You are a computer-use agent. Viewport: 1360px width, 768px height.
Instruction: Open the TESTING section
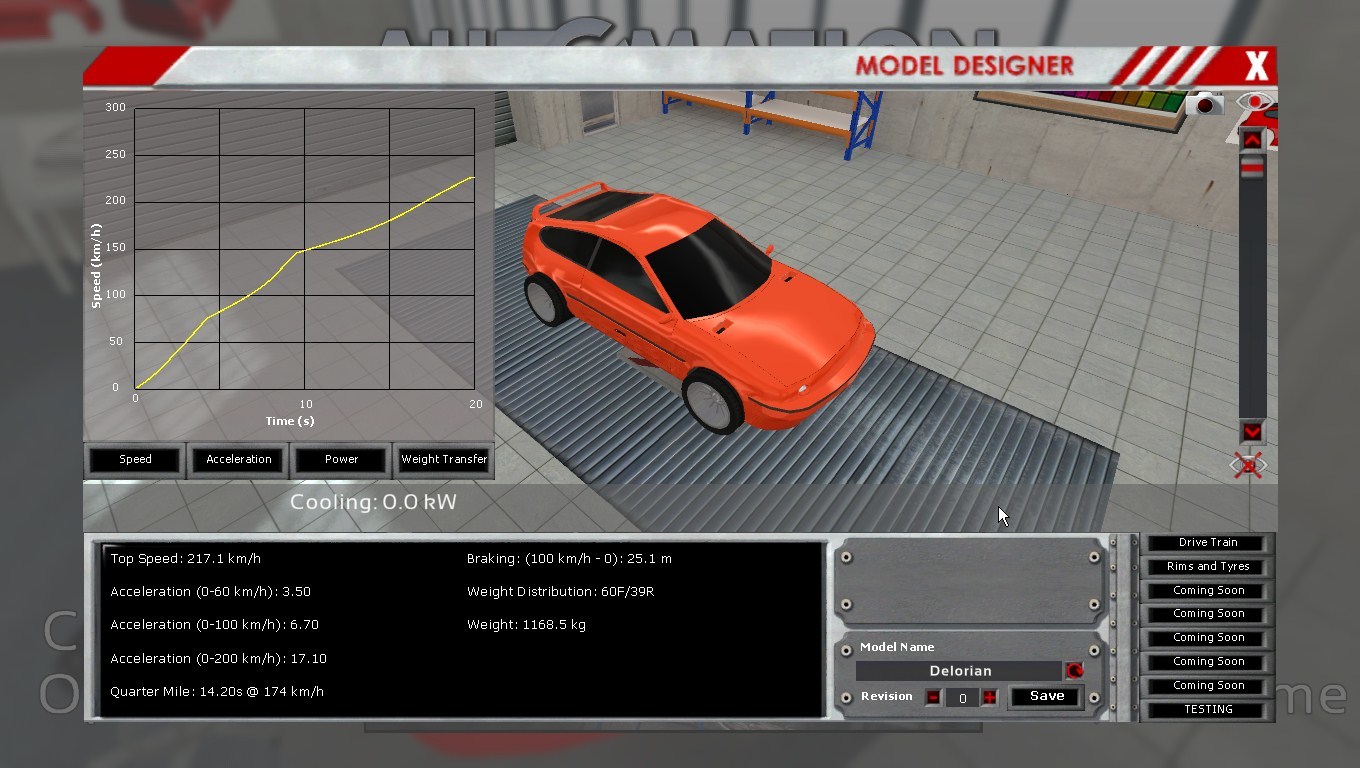1207,710
